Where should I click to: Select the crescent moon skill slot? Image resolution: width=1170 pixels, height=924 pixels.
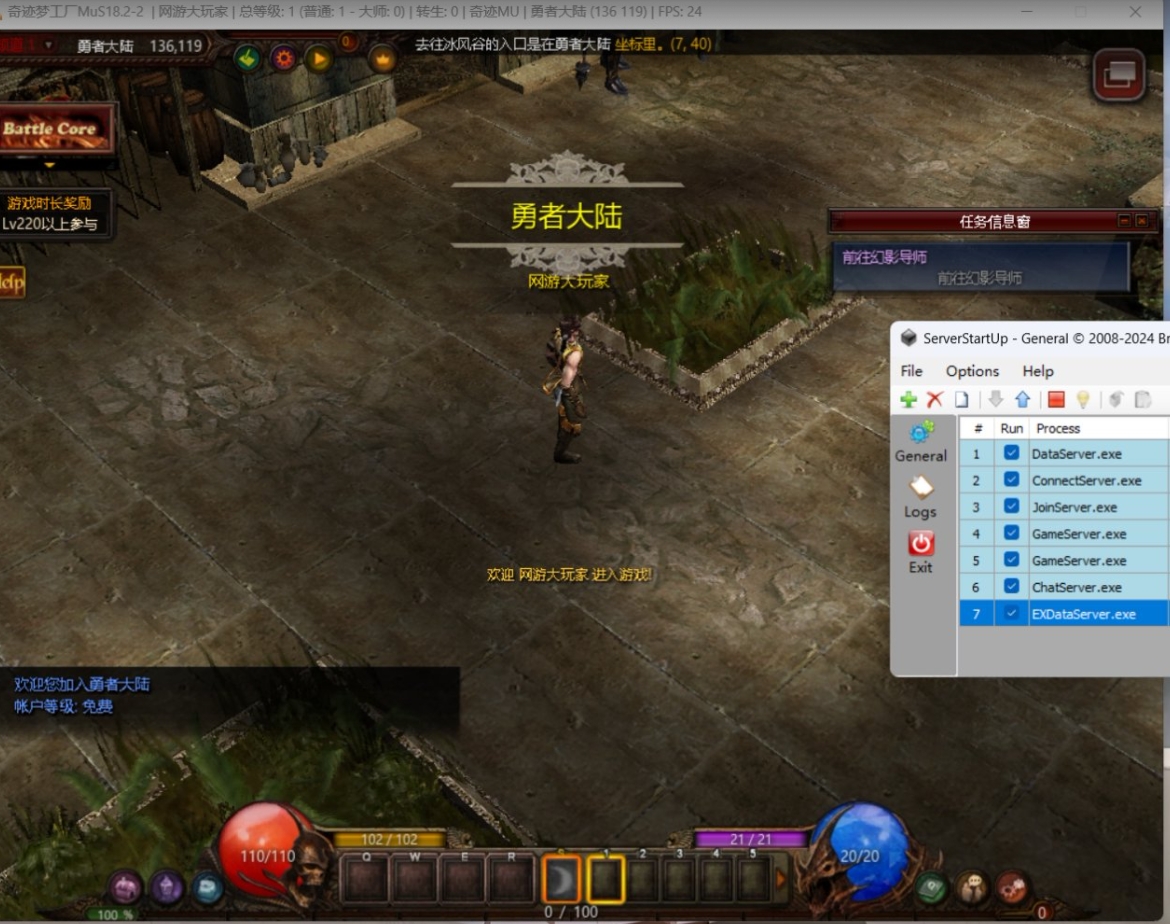point(561,880)
